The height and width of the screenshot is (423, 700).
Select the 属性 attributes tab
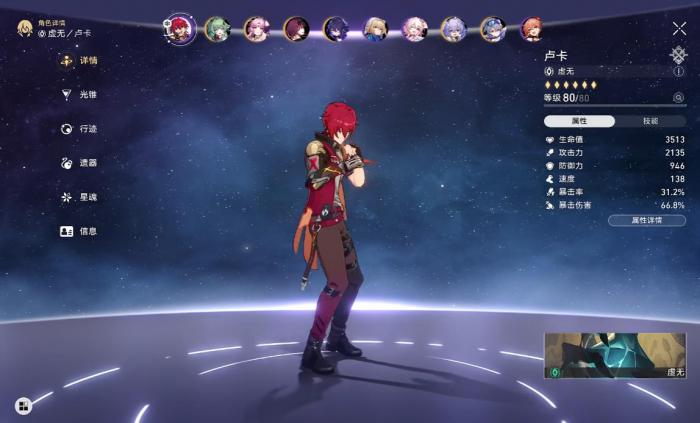(x=579, y=121)
